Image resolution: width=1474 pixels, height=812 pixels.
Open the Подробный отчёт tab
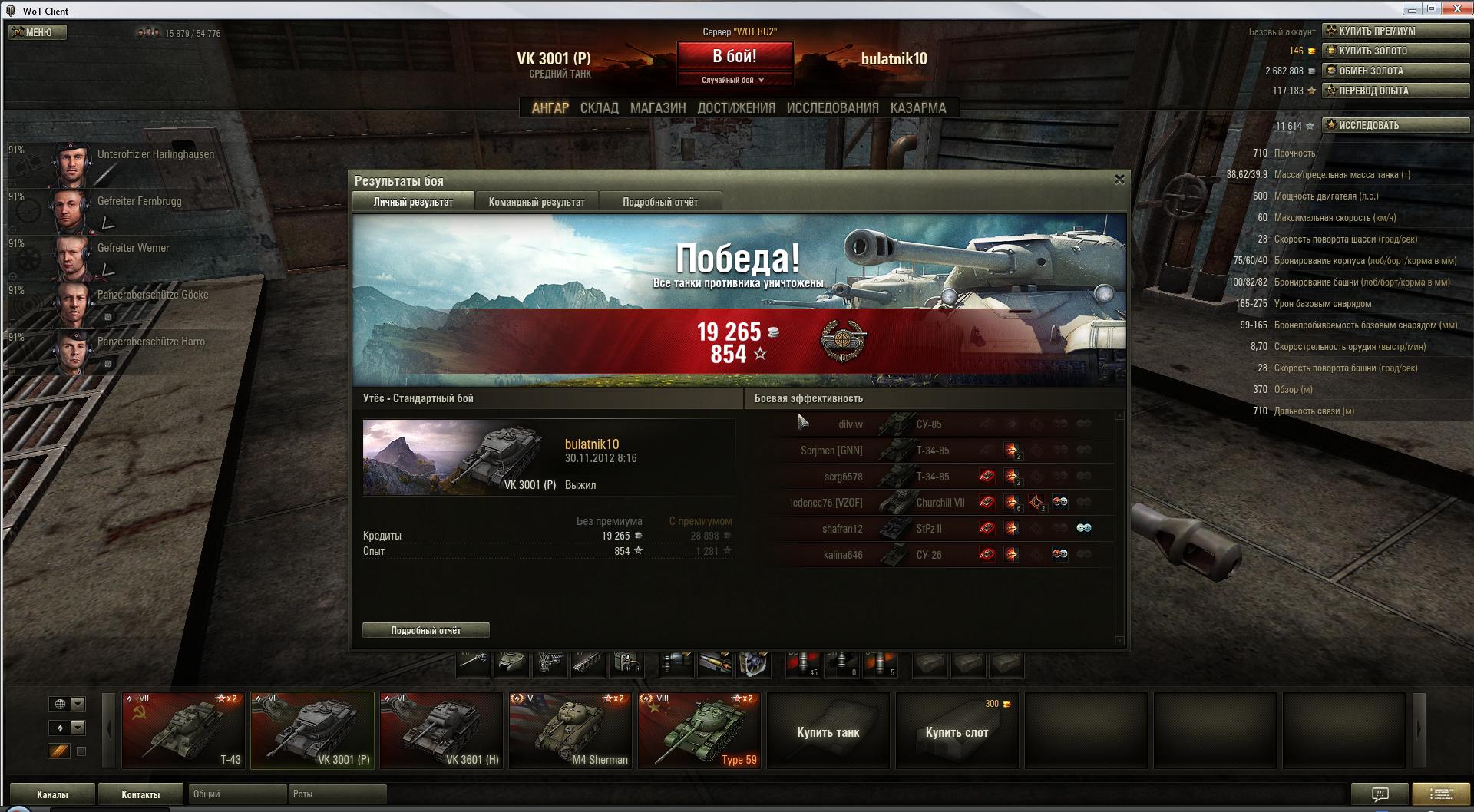(x=660, y=202)
